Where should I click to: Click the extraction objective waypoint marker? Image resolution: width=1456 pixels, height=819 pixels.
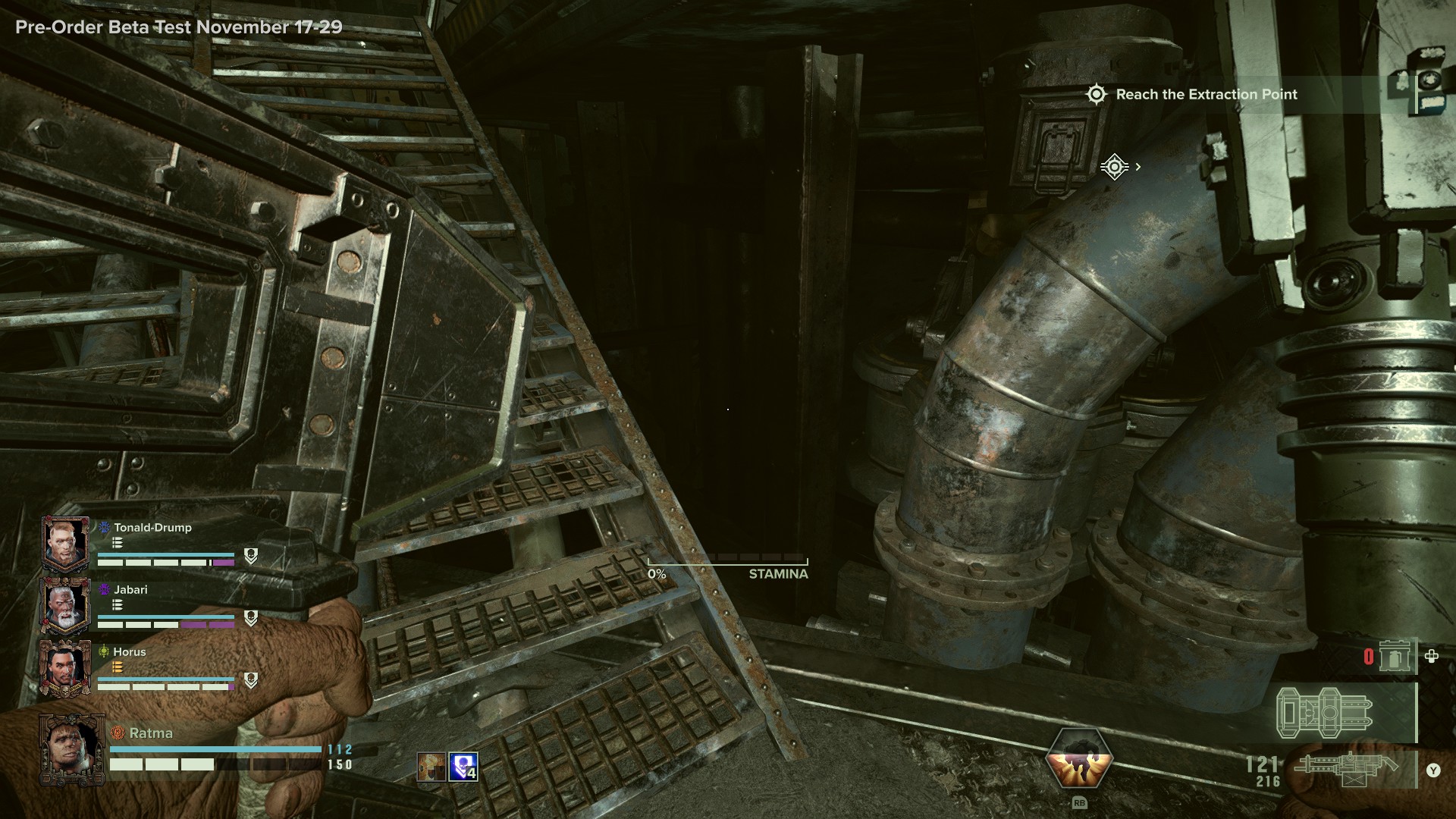1114,167
